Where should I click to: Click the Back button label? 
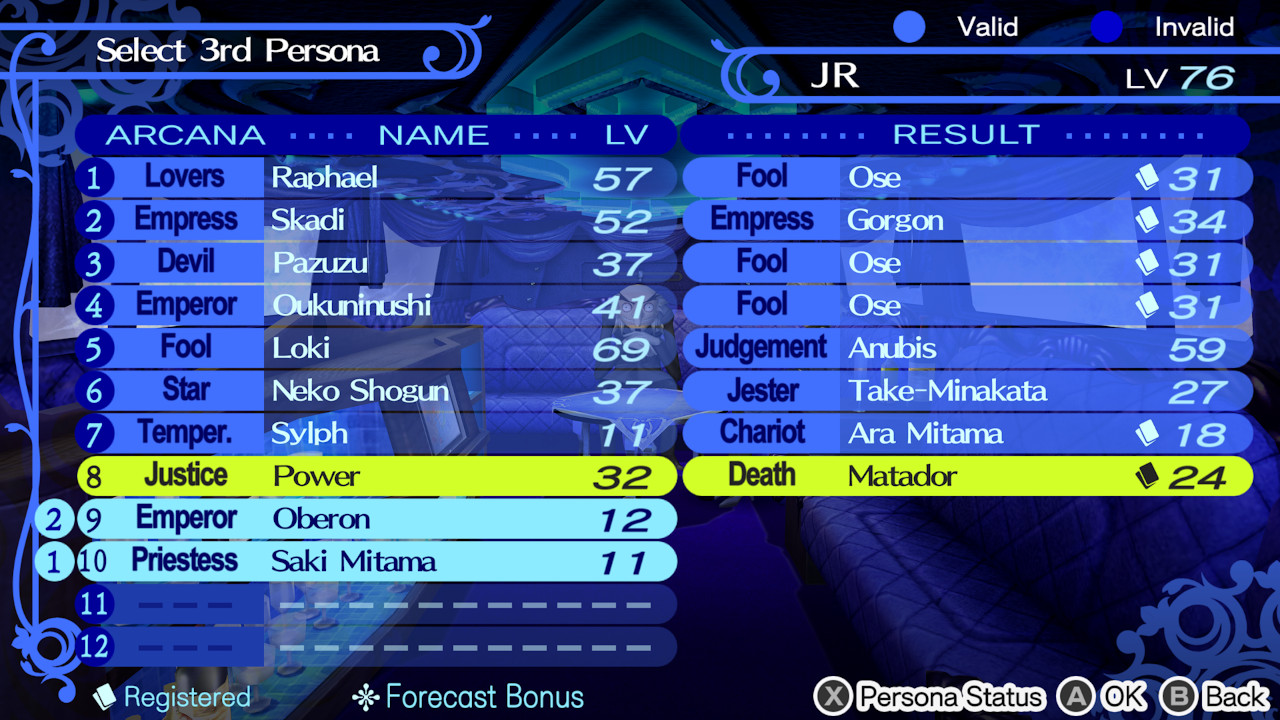pos(1230,697)
